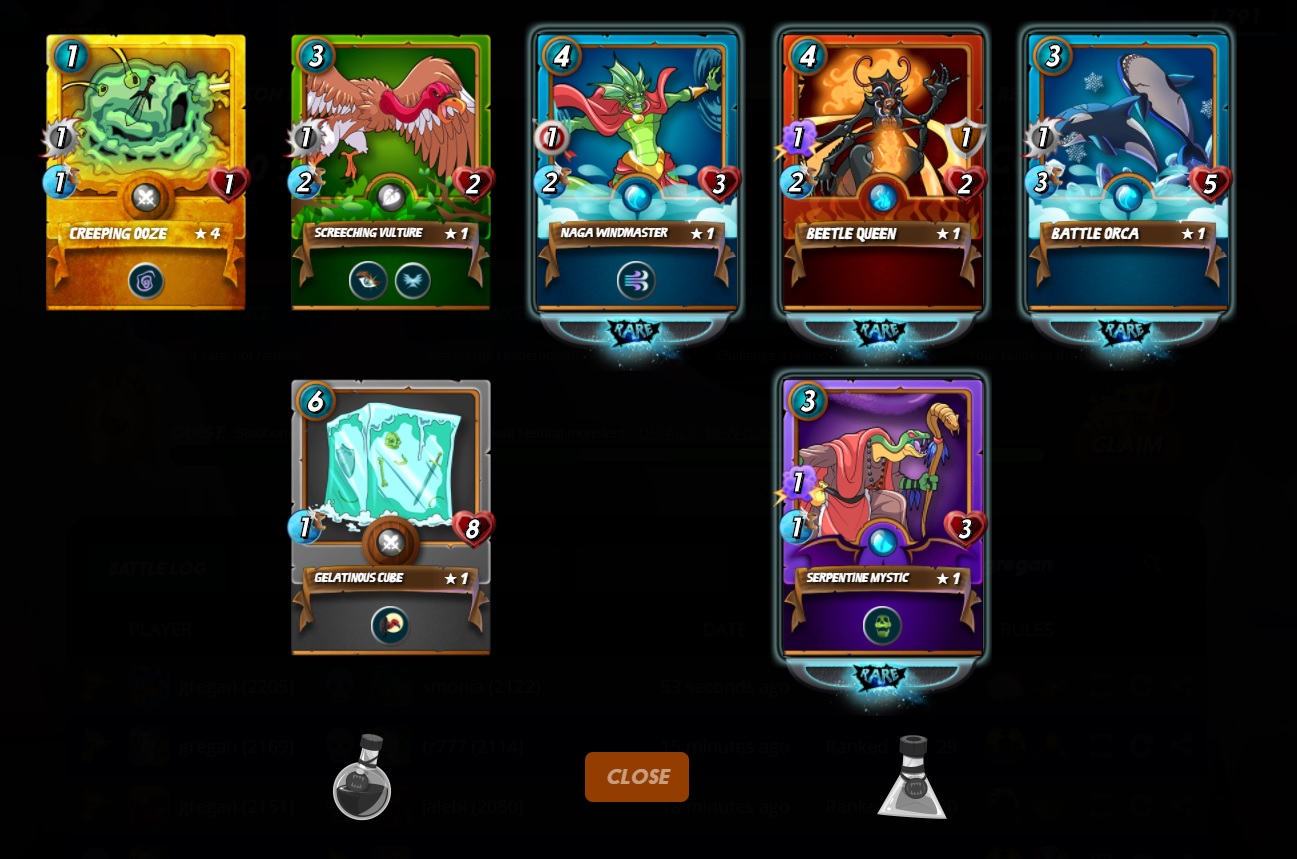Open the Naga Windmaster card
Image resolution: width=1297 pixels, height=859 pixels.
(637, 172)
